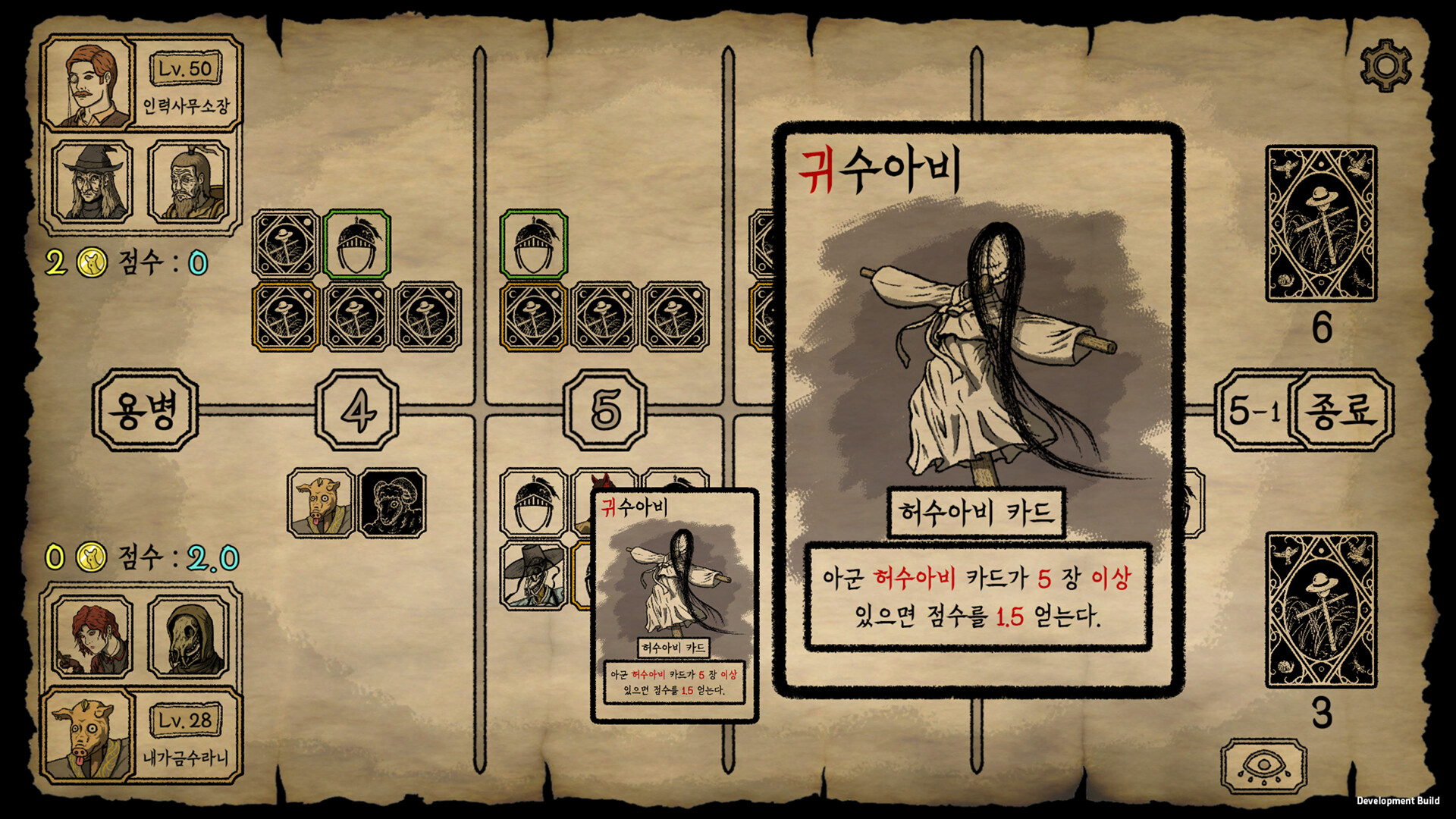
Task: Select the dark ram card in lane 4
Action: [392, 503]
